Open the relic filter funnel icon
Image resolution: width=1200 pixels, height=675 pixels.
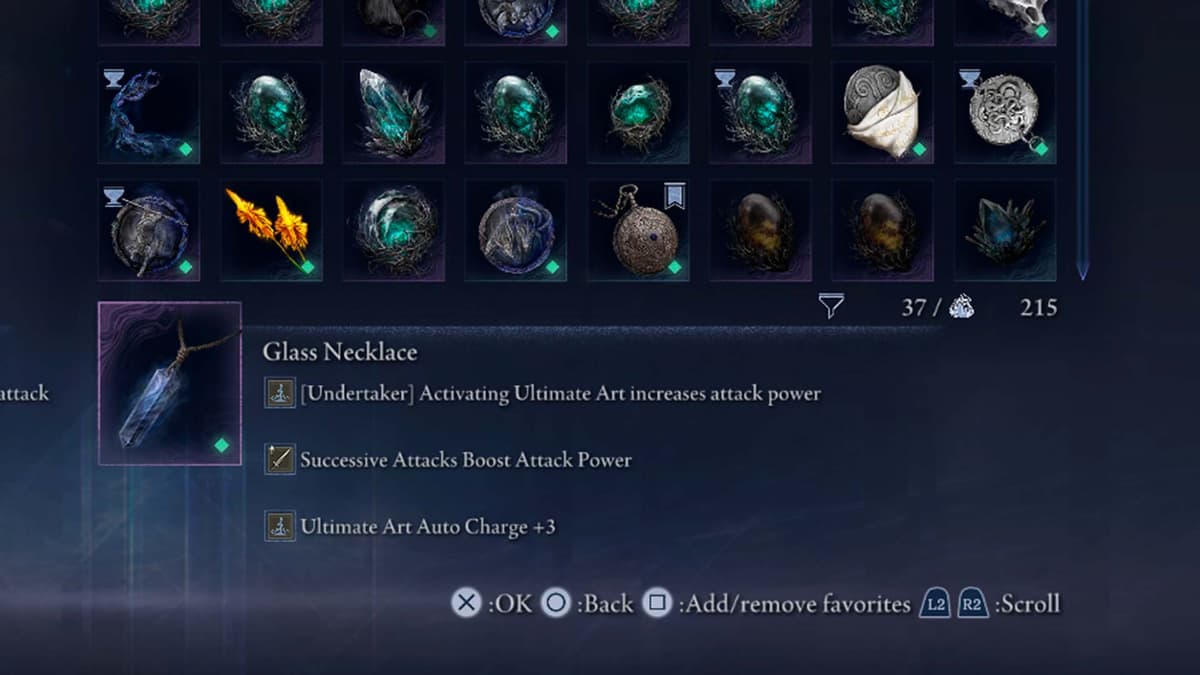click(831, 307)
